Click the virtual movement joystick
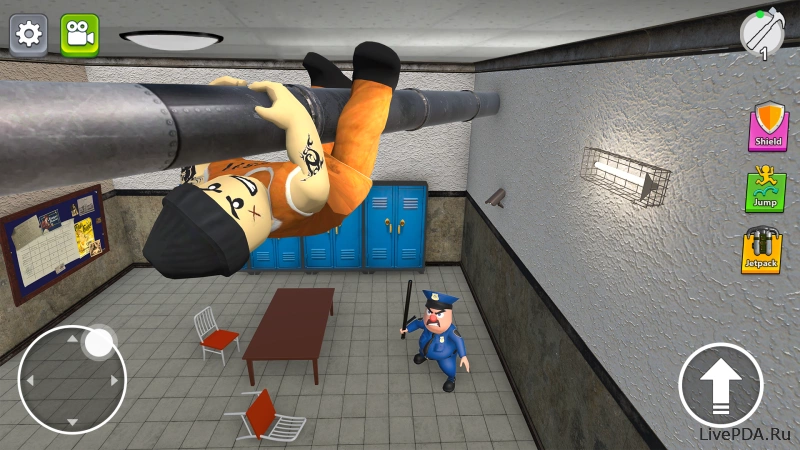800x450 pixels. (x=72, y=379)
